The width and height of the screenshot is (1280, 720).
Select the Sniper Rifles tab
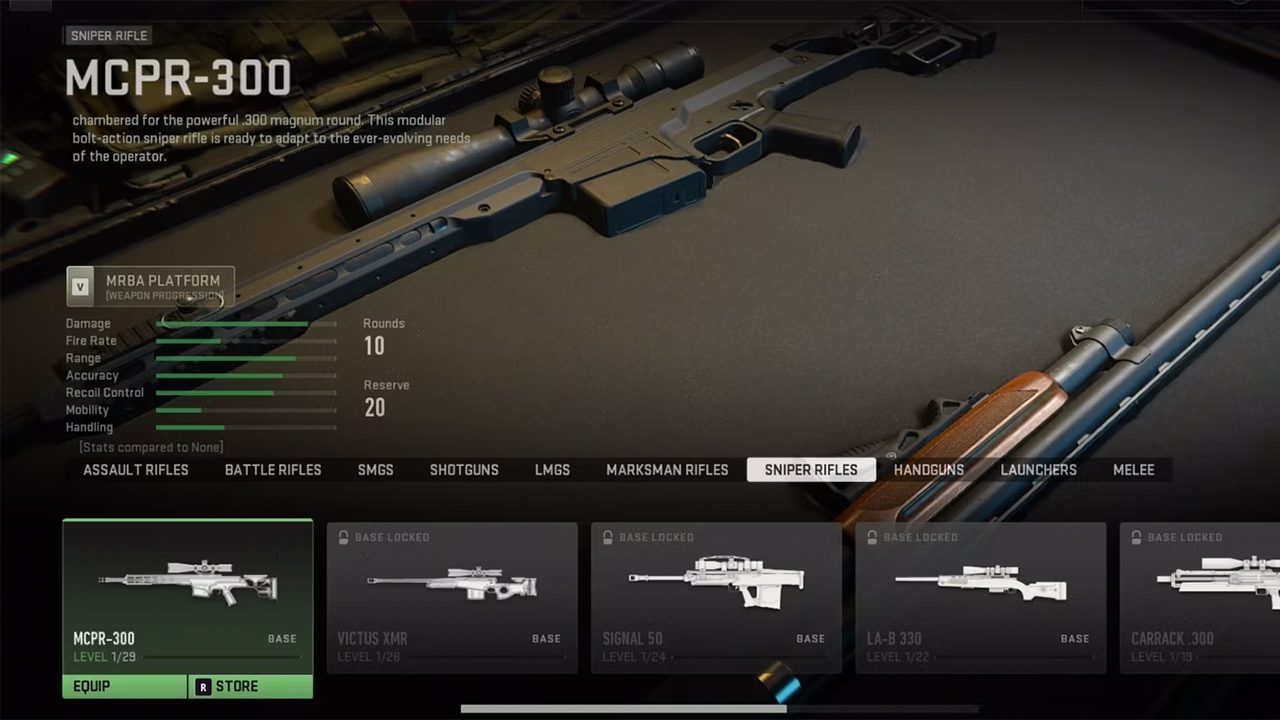tap(811, 470)
